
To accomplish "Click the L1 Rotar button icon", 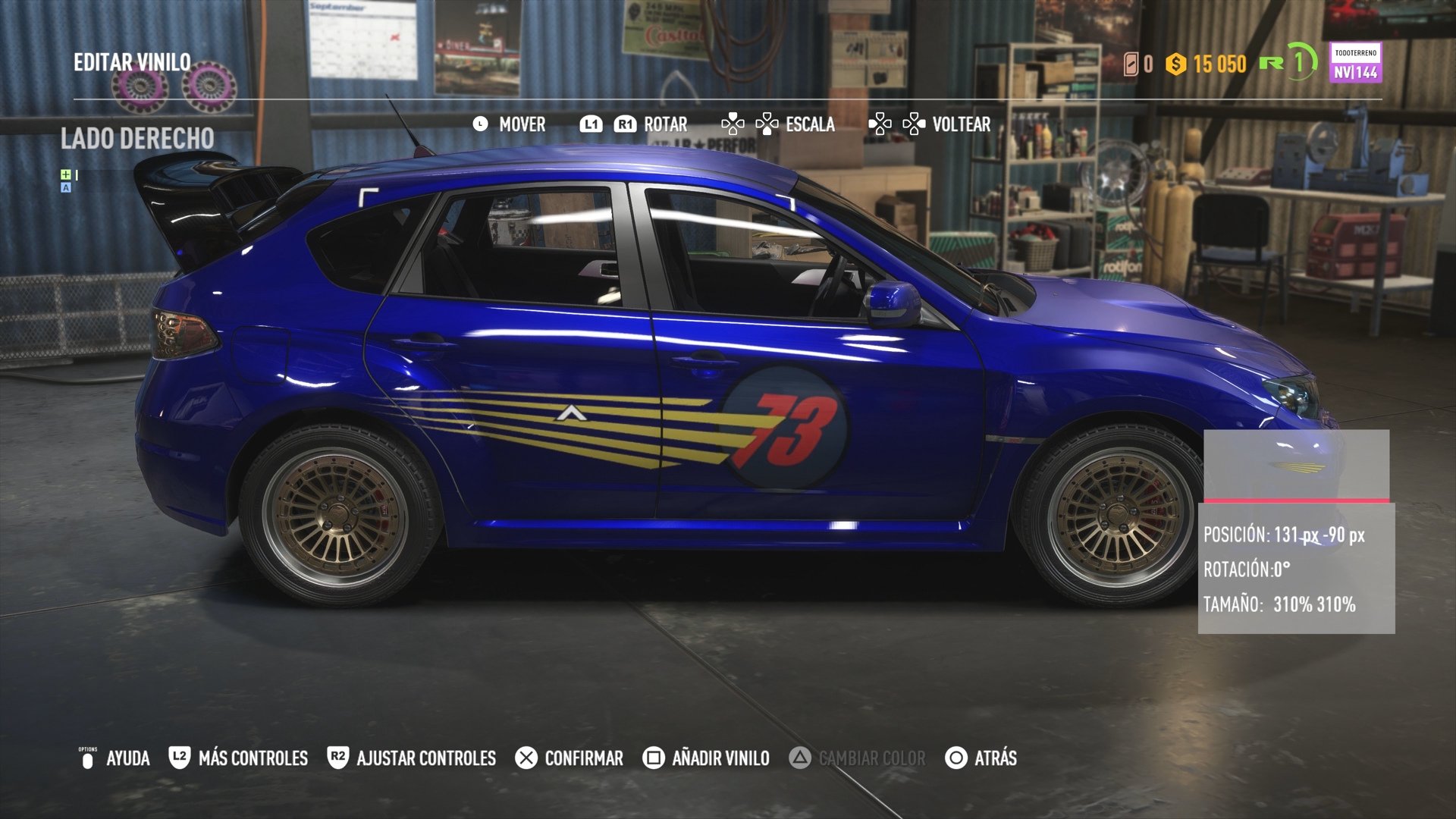I will pos(592,124).
